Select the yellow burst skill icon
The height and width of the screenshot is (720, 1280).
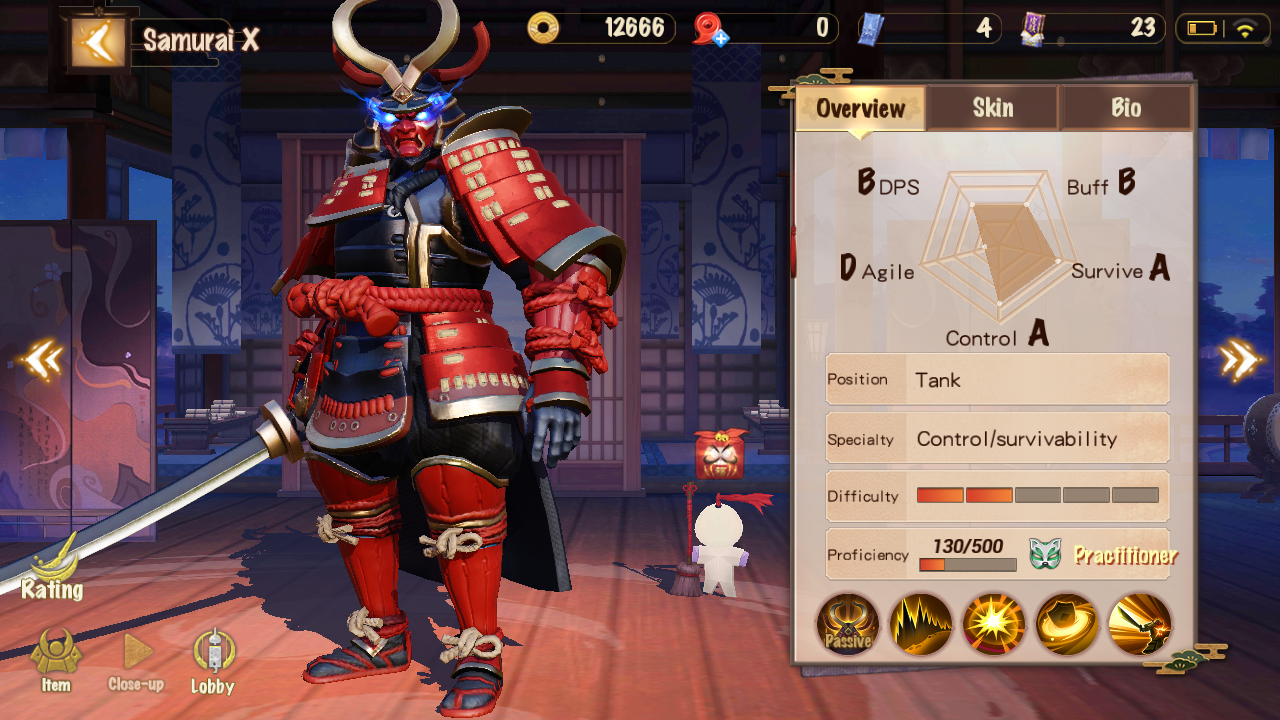[x=994, y=624]
